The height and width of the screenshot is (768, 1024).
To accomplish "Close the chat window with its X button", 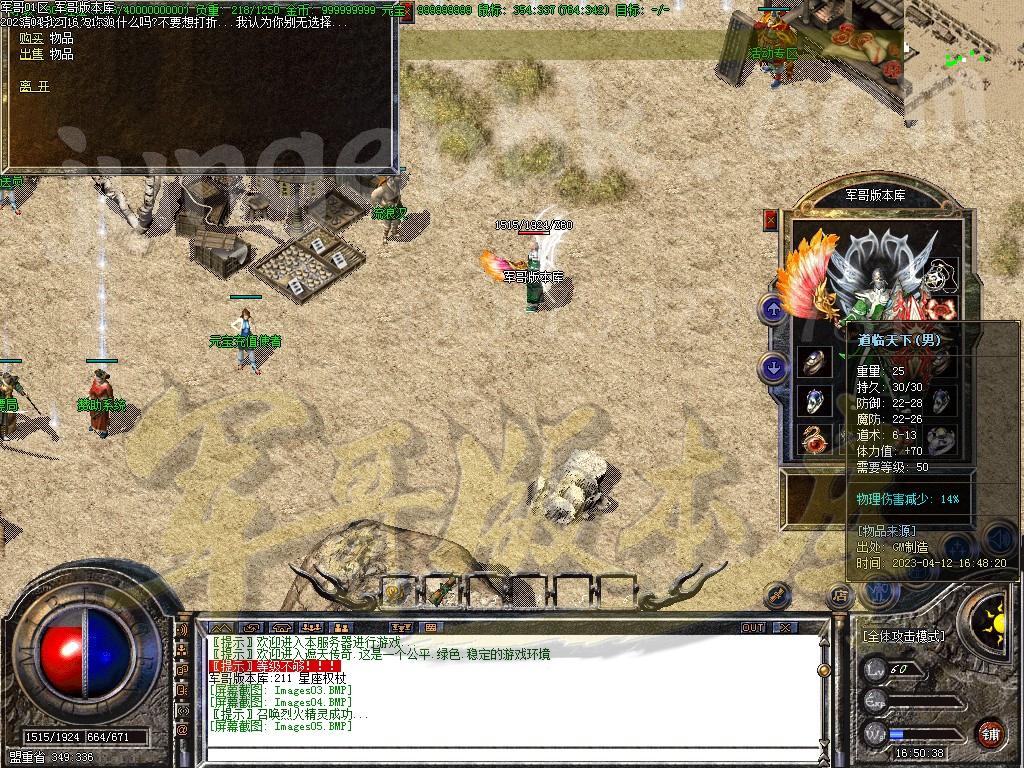I will point(786,627).
